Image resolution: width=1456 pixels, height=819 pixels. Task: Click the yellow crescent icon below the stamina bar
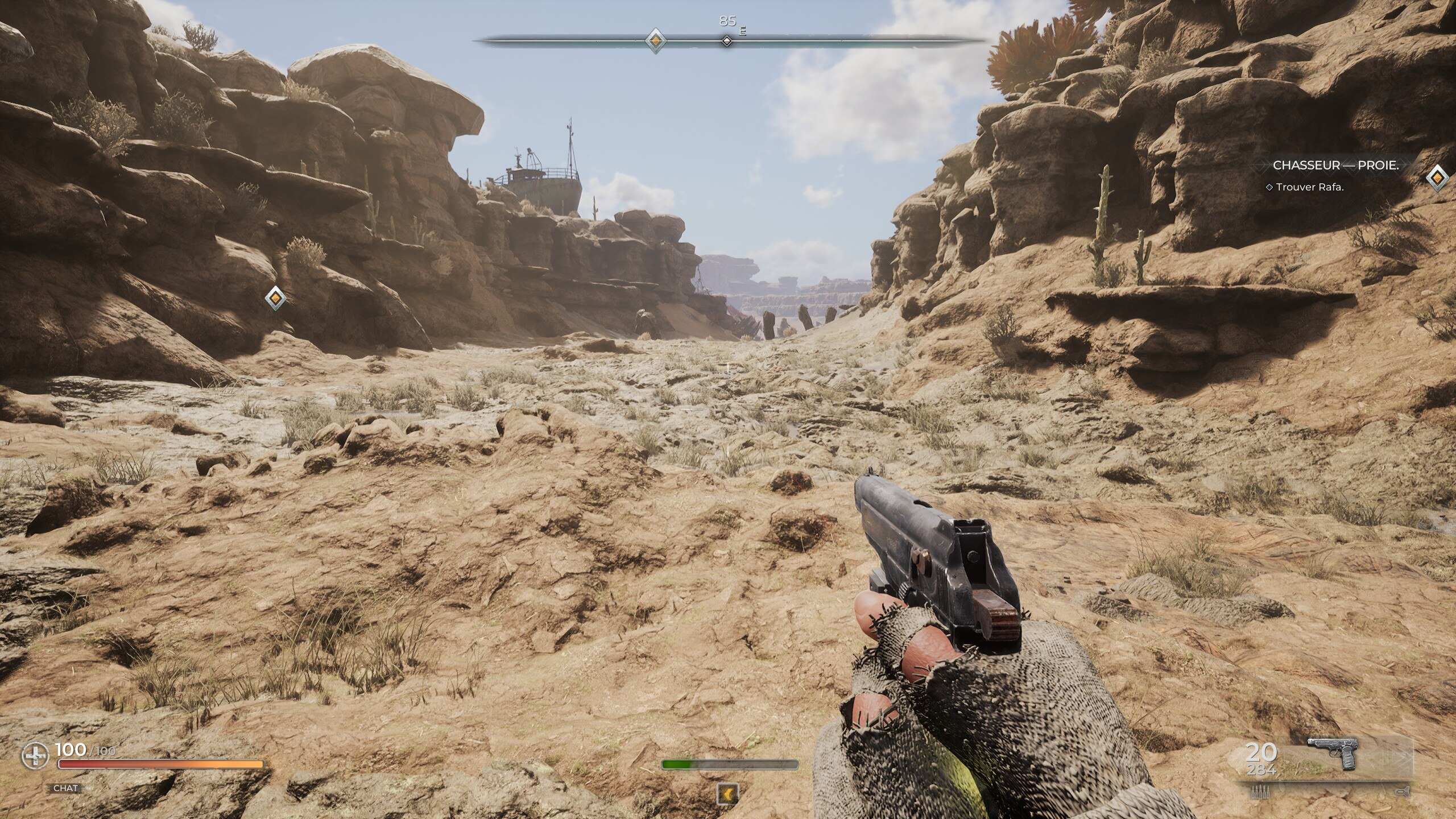coord(728,793)
